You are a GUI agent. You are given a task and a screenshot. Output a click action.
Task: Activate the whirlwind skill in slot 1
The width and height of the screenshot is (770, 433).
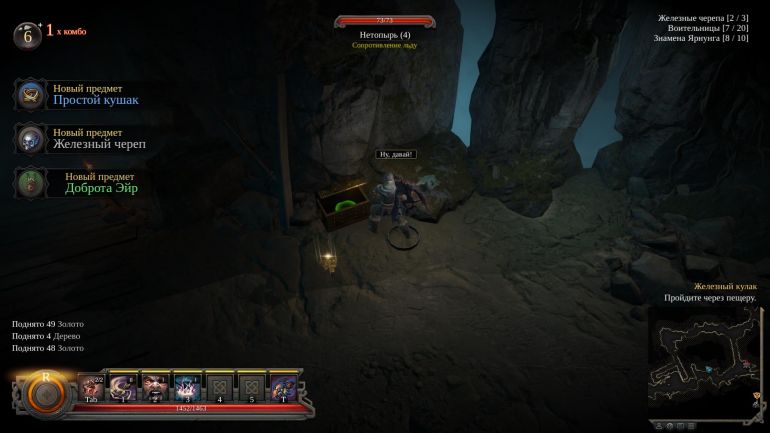coord(123,387)
